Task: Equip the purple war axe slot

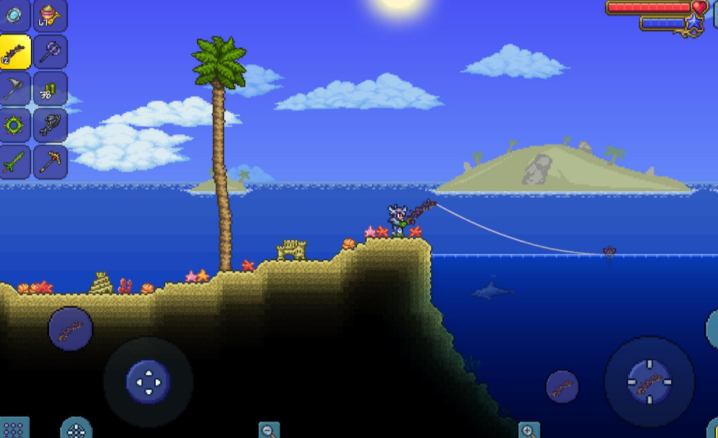Action: pyautogui.click(x=50, y=52)
